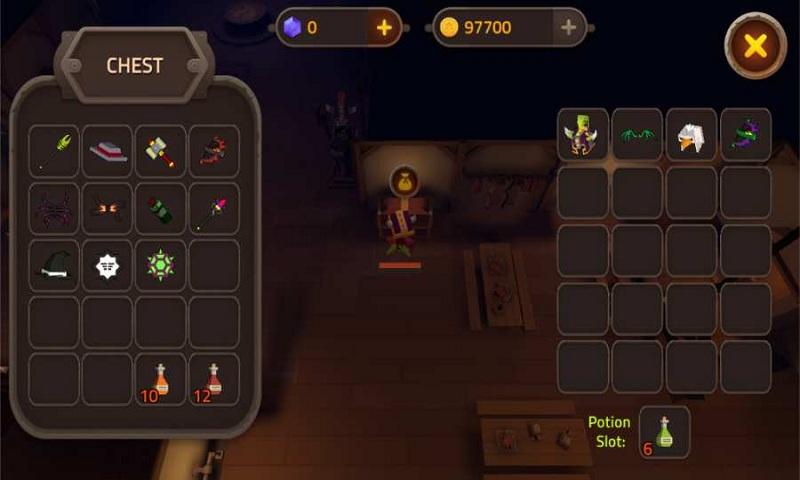The image size is (800, 480).
Task: Choose the red and black armor piece
Action: pos(214,151)
